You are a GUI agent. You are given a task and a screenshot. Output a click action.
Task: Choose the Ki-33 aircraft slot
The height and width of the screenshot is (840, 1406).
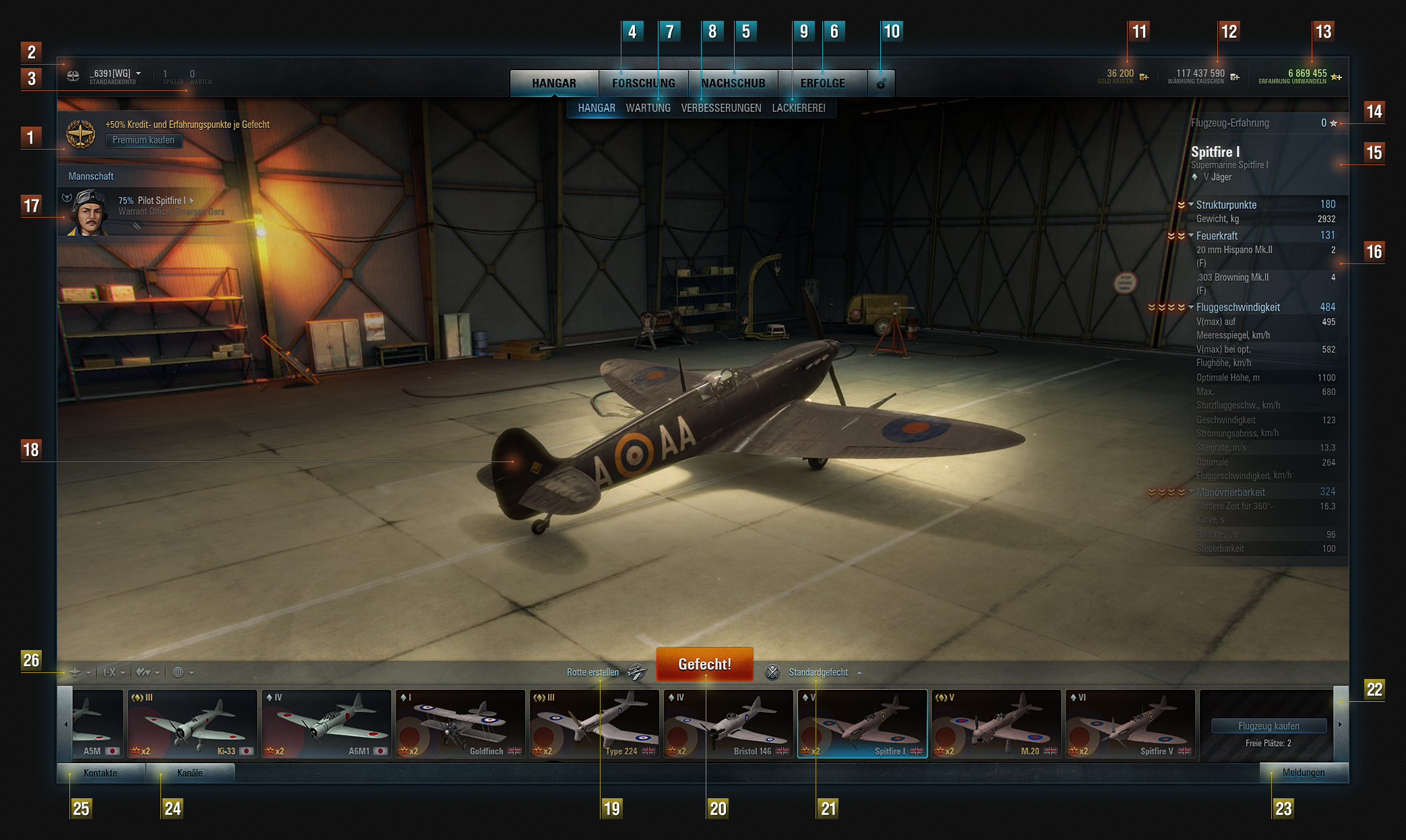(192, 724)
